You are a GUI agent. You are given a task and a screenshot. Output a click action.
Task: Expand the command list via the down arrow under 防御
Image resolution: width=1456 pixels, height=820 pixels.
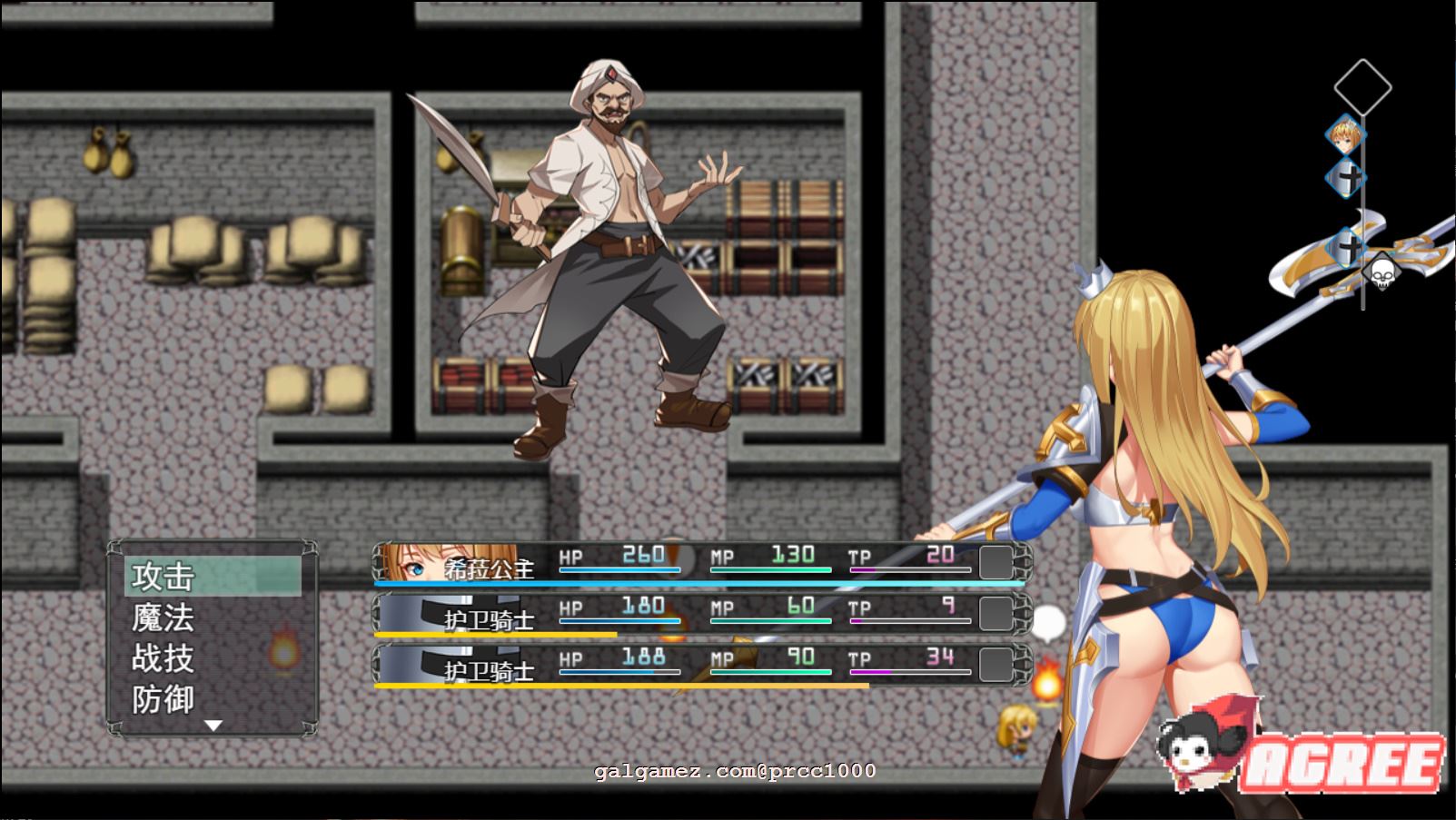[214, 725]
